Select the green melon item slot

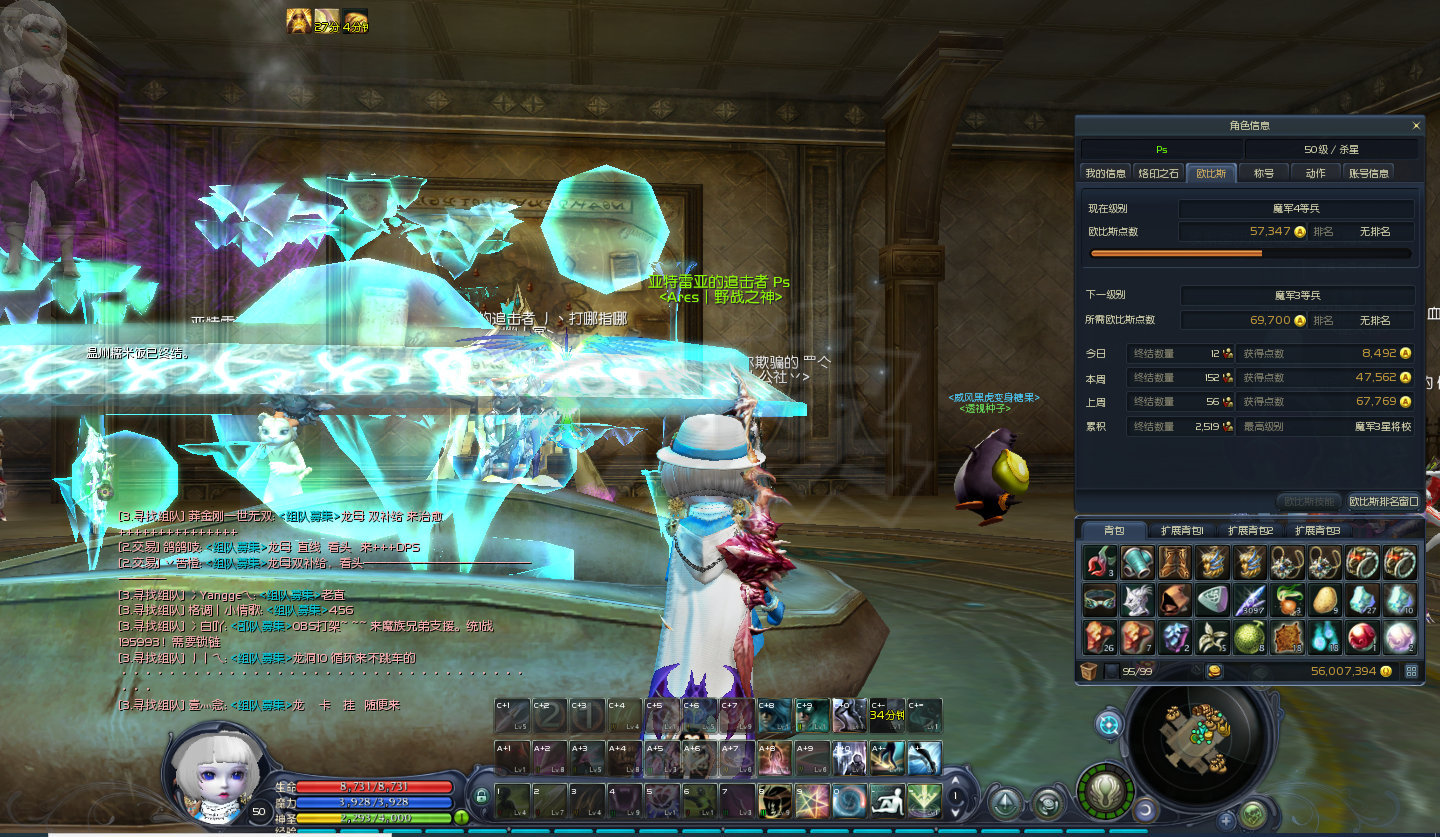1249,636
